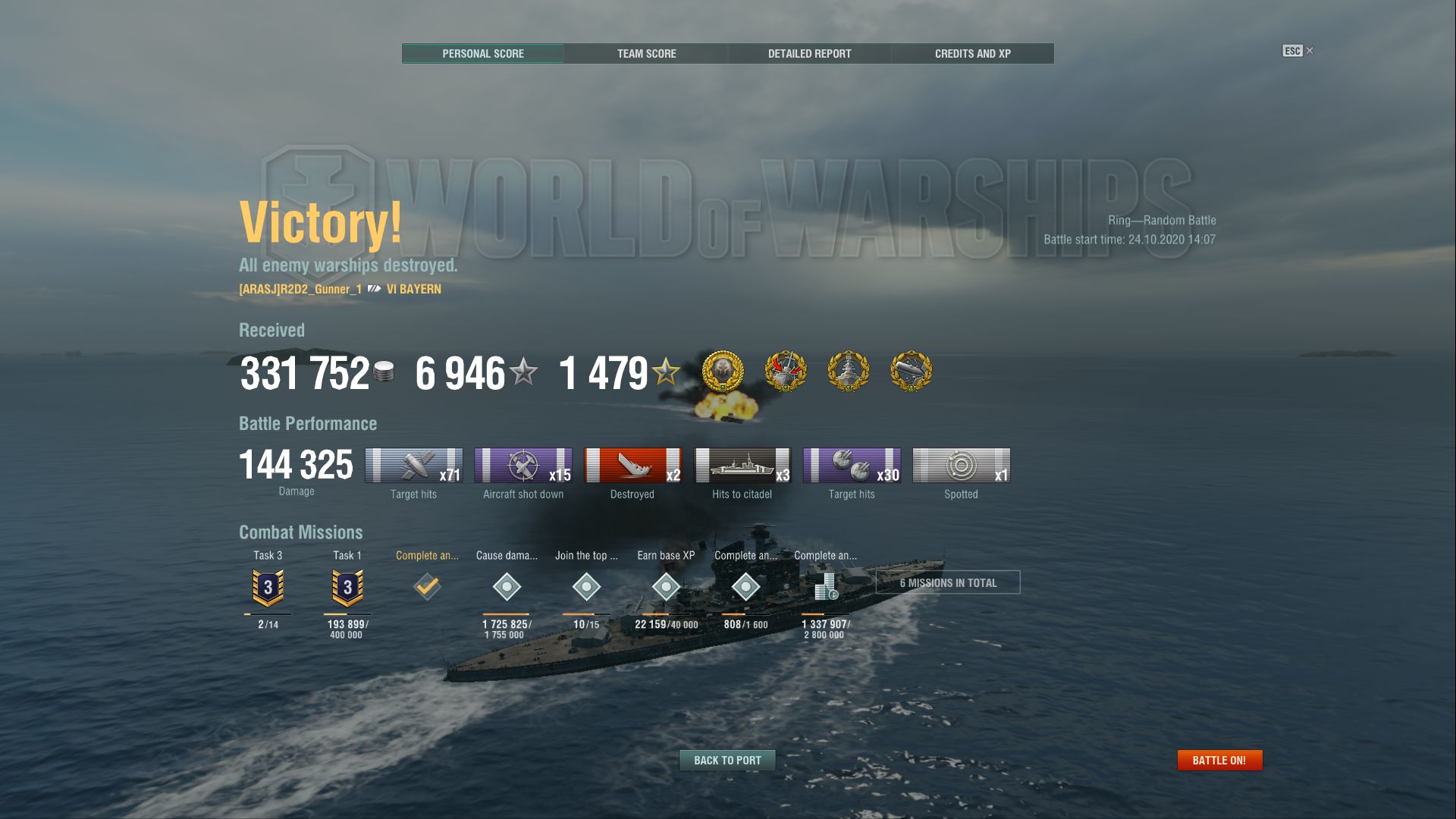Click the red Destroyed x2 ribbon
This screenshot has height=819, width=1456.
coord(632,466)
